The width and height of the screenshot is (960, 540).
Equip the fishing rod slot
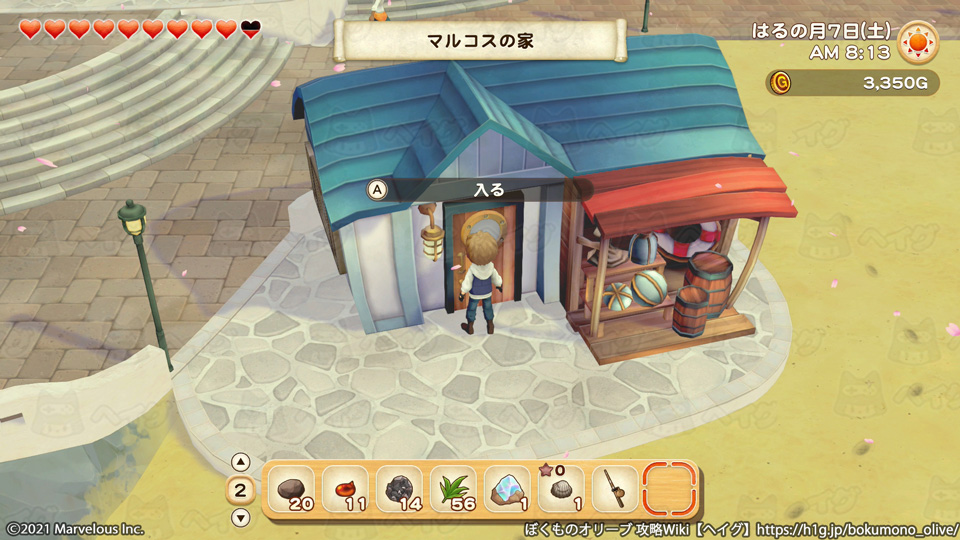[615, 490]
